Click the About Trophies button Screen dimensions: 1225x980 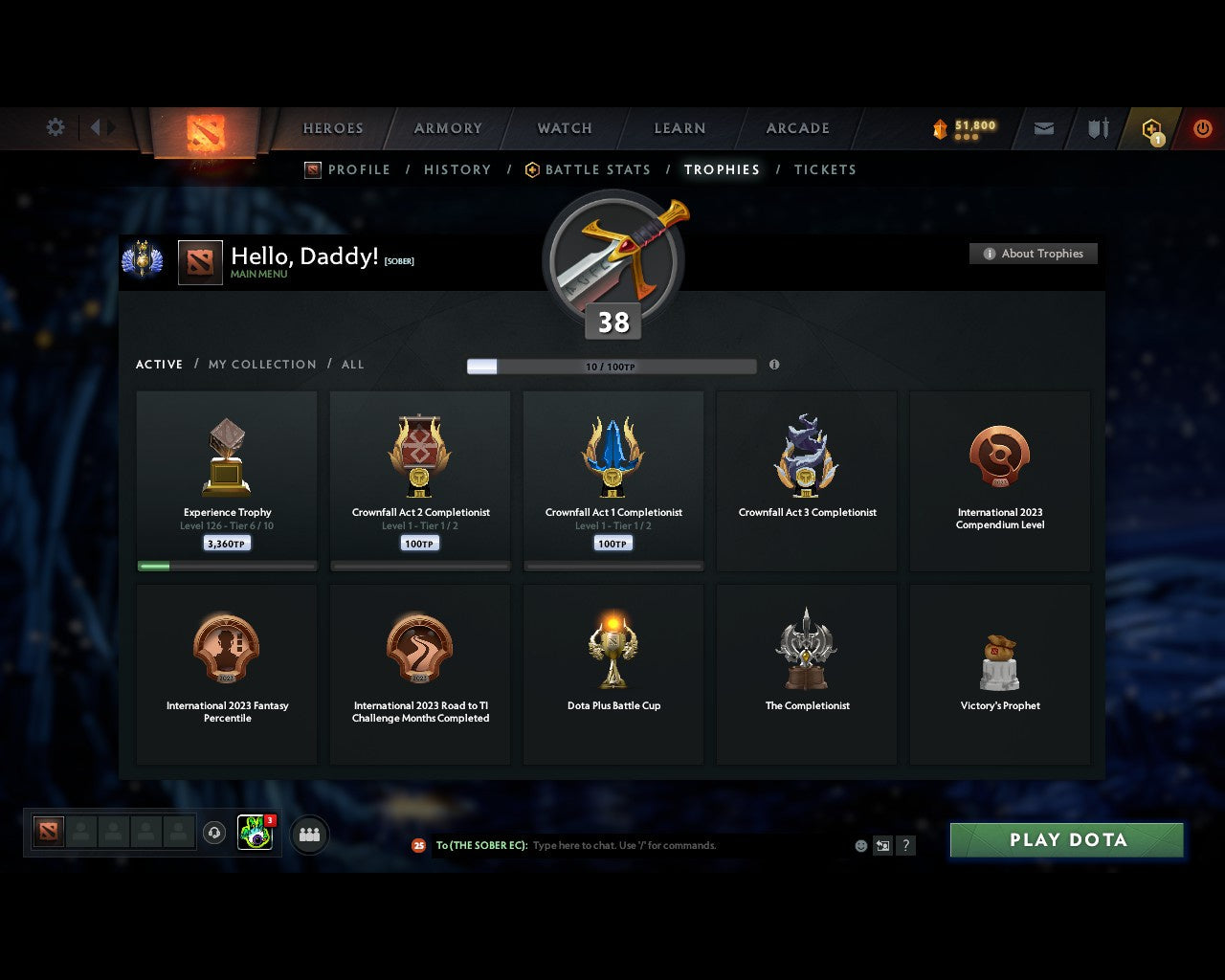point(1034,254)
